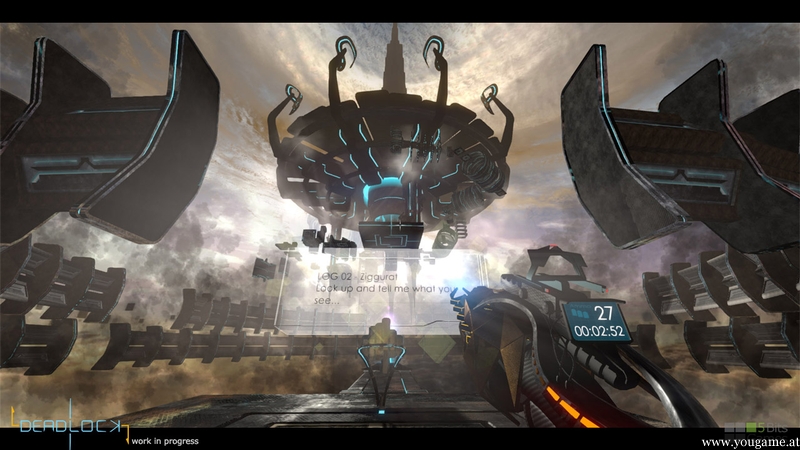Open the www.yougame.at watermark link
The width and height of the screenshot is (800, 450).
749,441
